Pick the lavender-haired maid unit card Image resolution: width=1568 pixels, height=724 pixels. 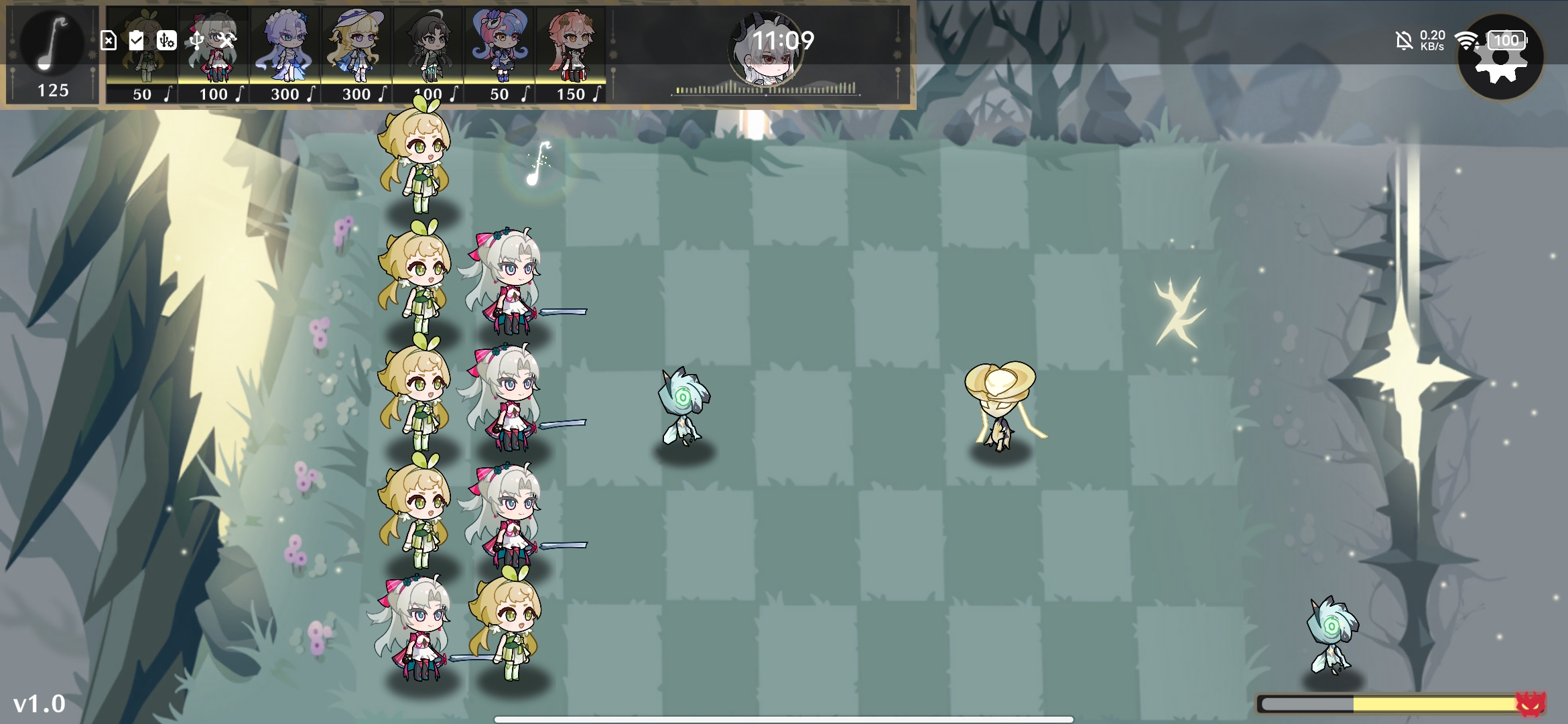coord(285,55)
